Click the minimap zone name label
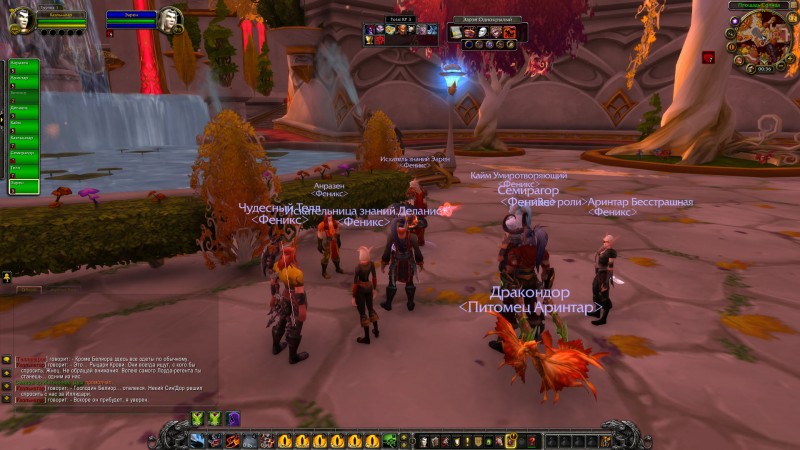800x450 pixels. tap(760, 6)
